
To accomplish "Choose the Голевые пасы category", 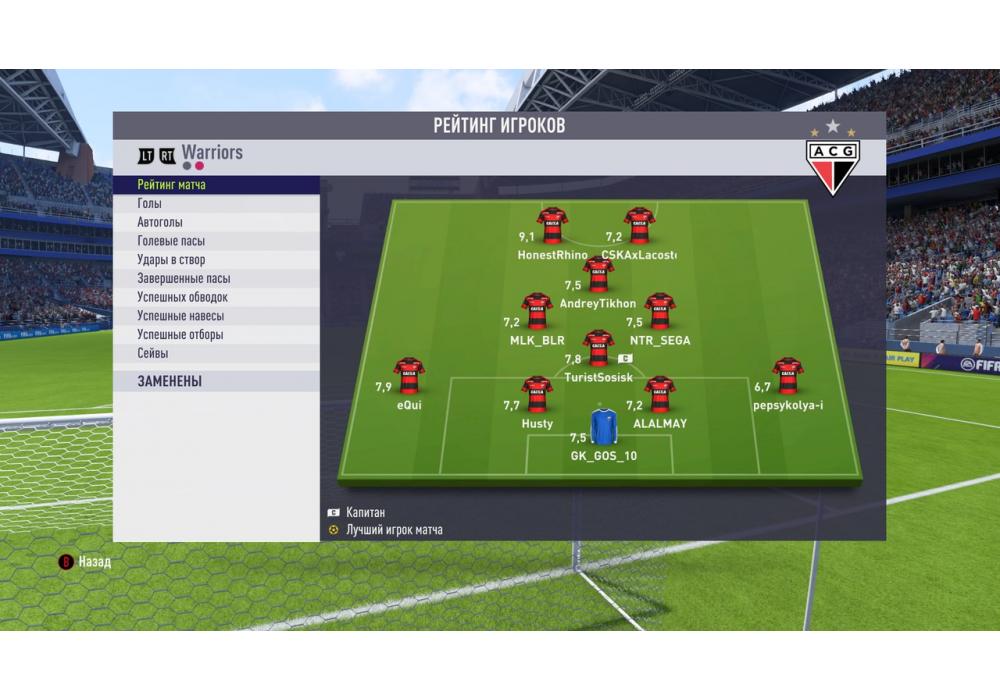I will 216,241.
